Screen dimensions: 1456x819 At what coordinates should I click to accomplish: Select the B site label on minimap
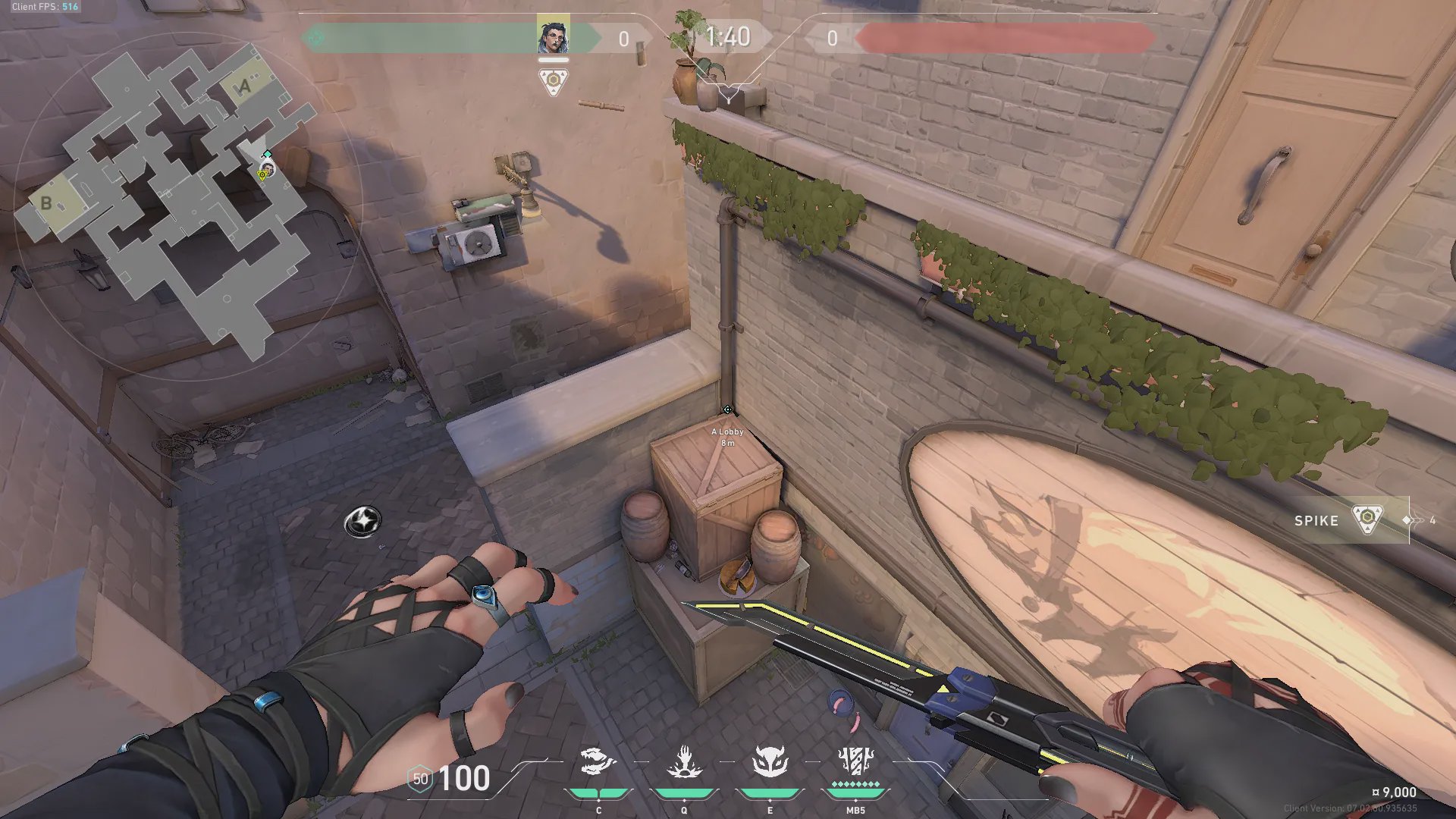(x=46, y=203)
